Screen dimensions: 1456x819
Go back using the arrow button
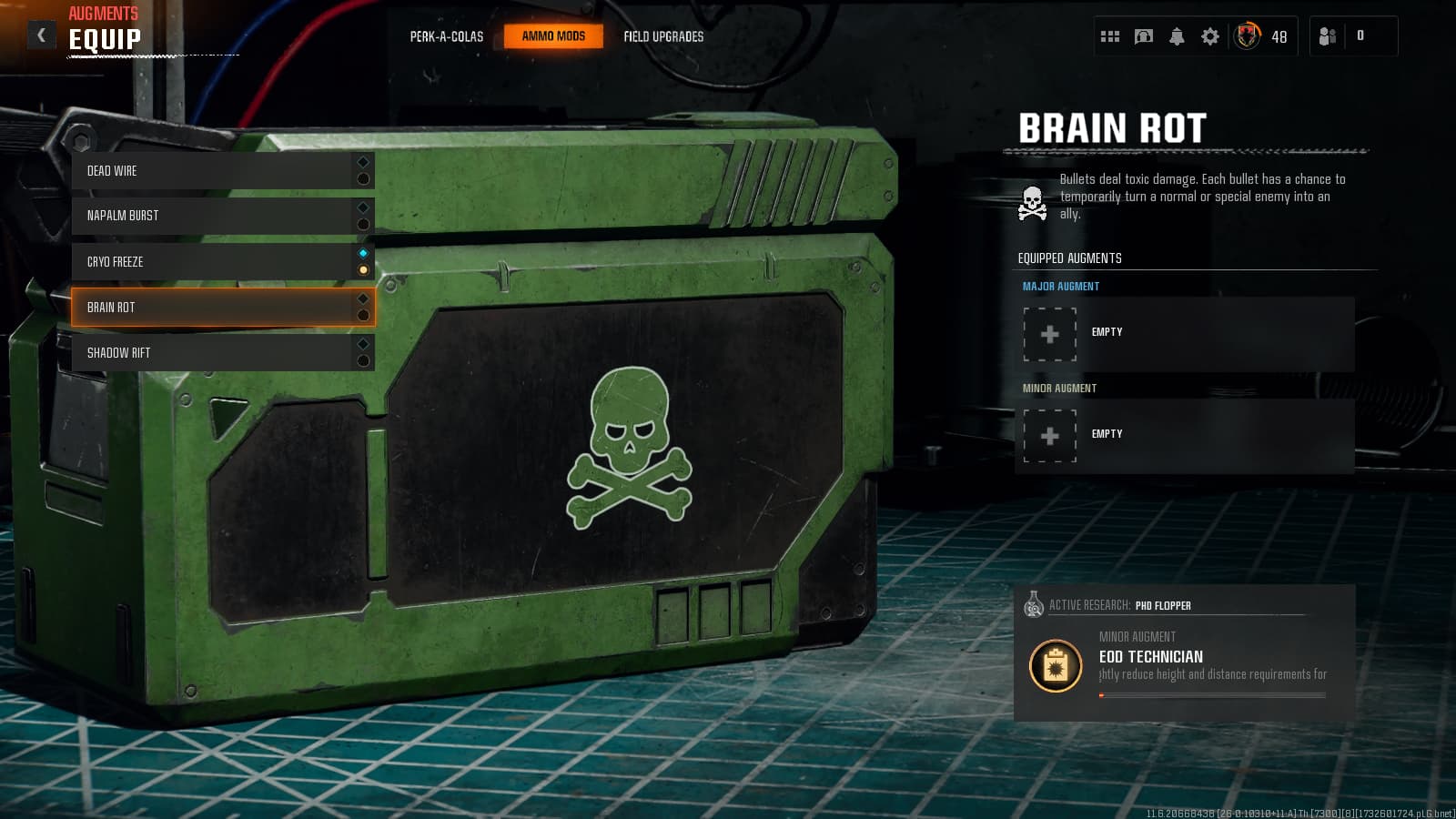point(41,35)
